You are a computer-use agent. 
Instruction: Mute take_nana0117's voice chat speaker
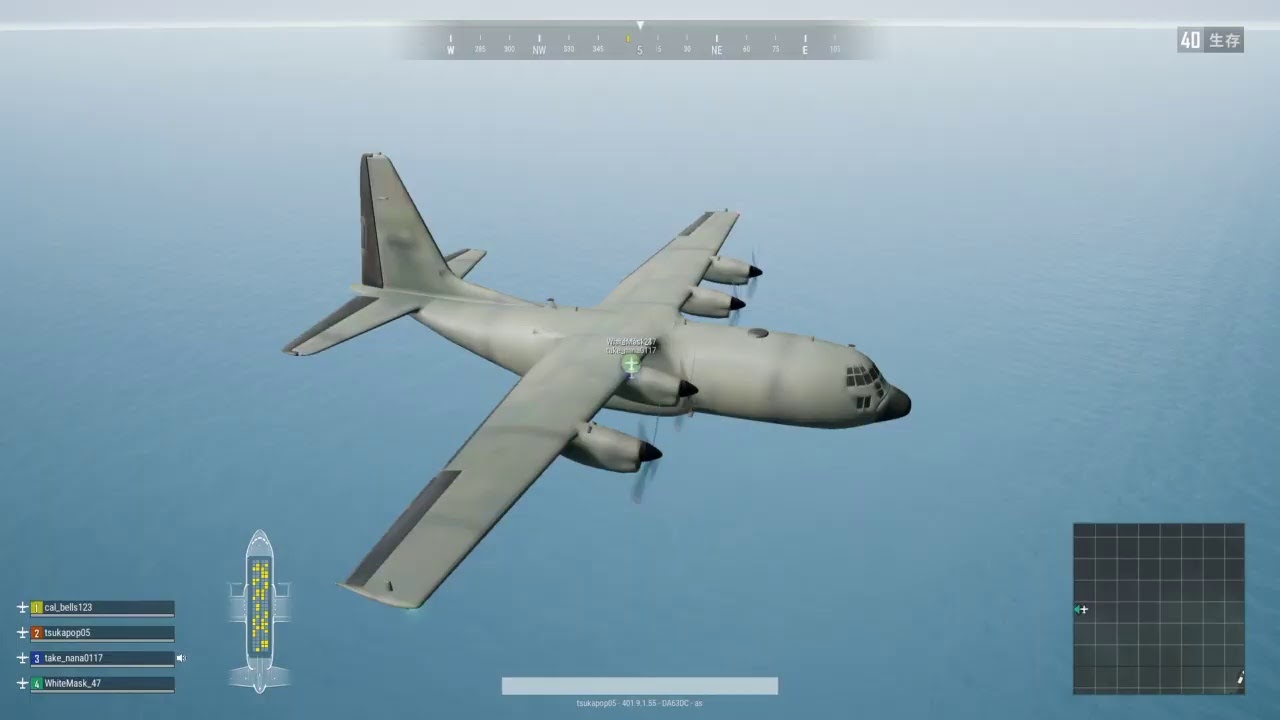(x=180, y=657)
